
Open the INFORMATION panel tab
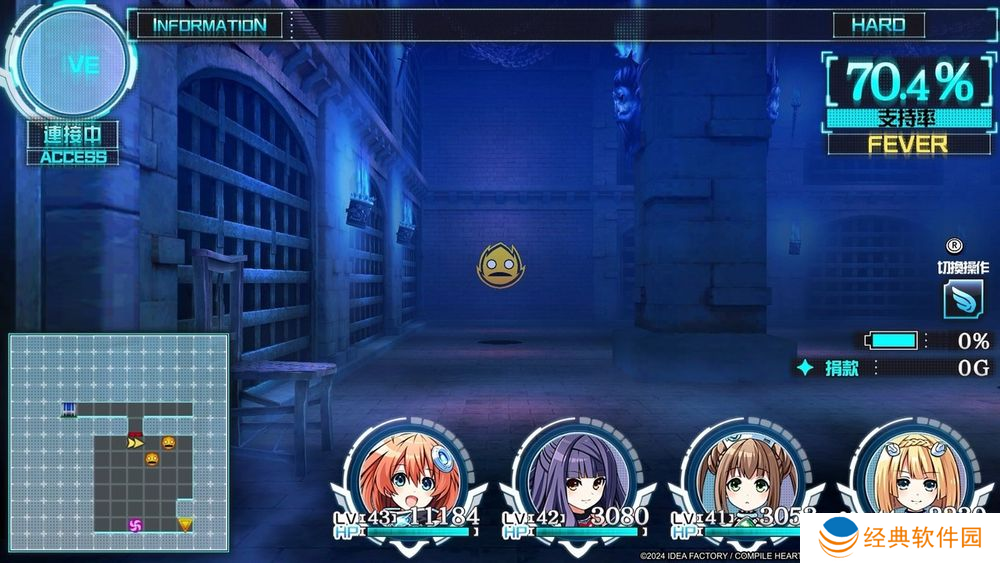point(210,25)
